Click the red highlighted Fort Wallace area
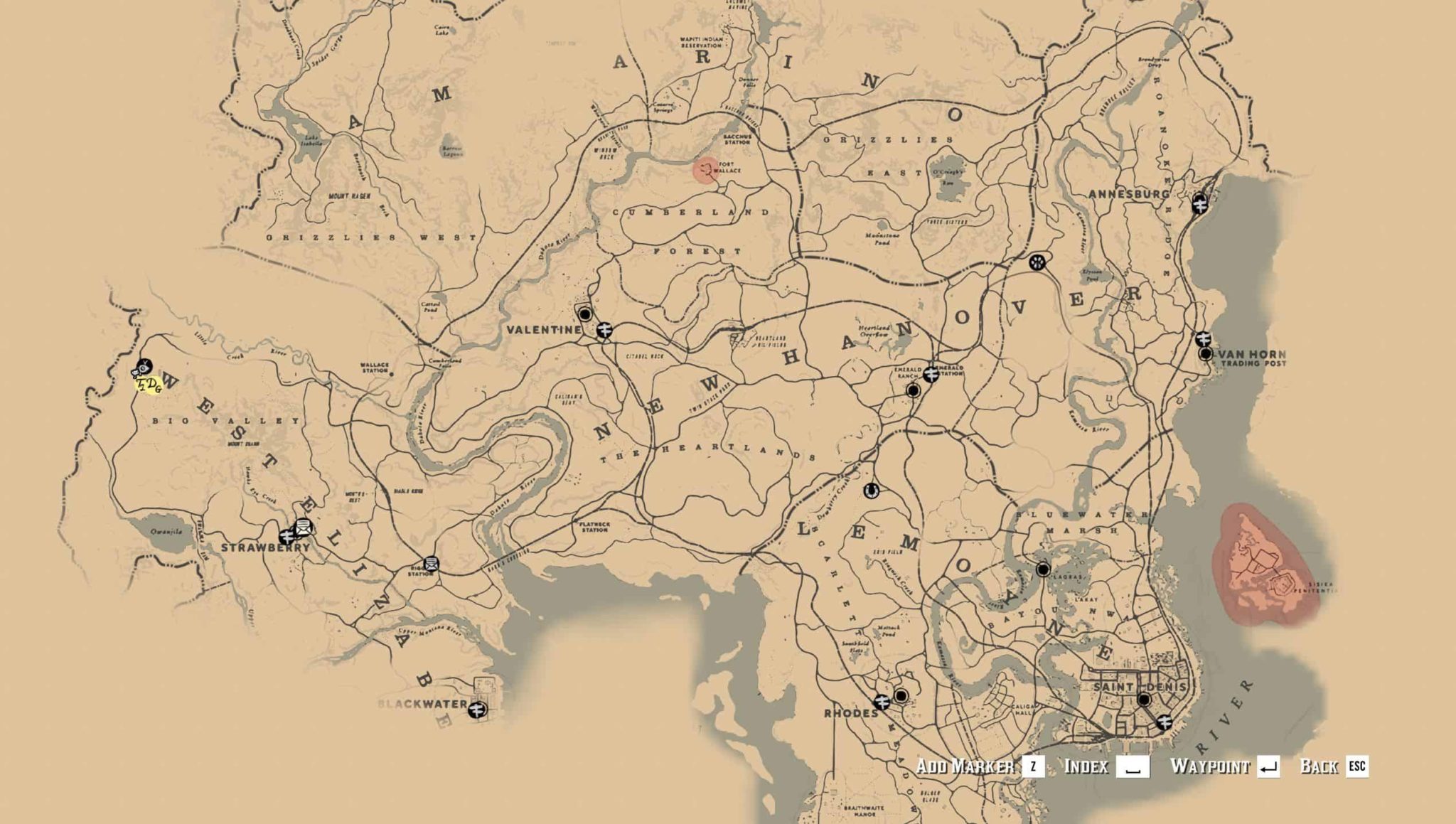Viewport: 1456px width, 824px height. (706, 171)
